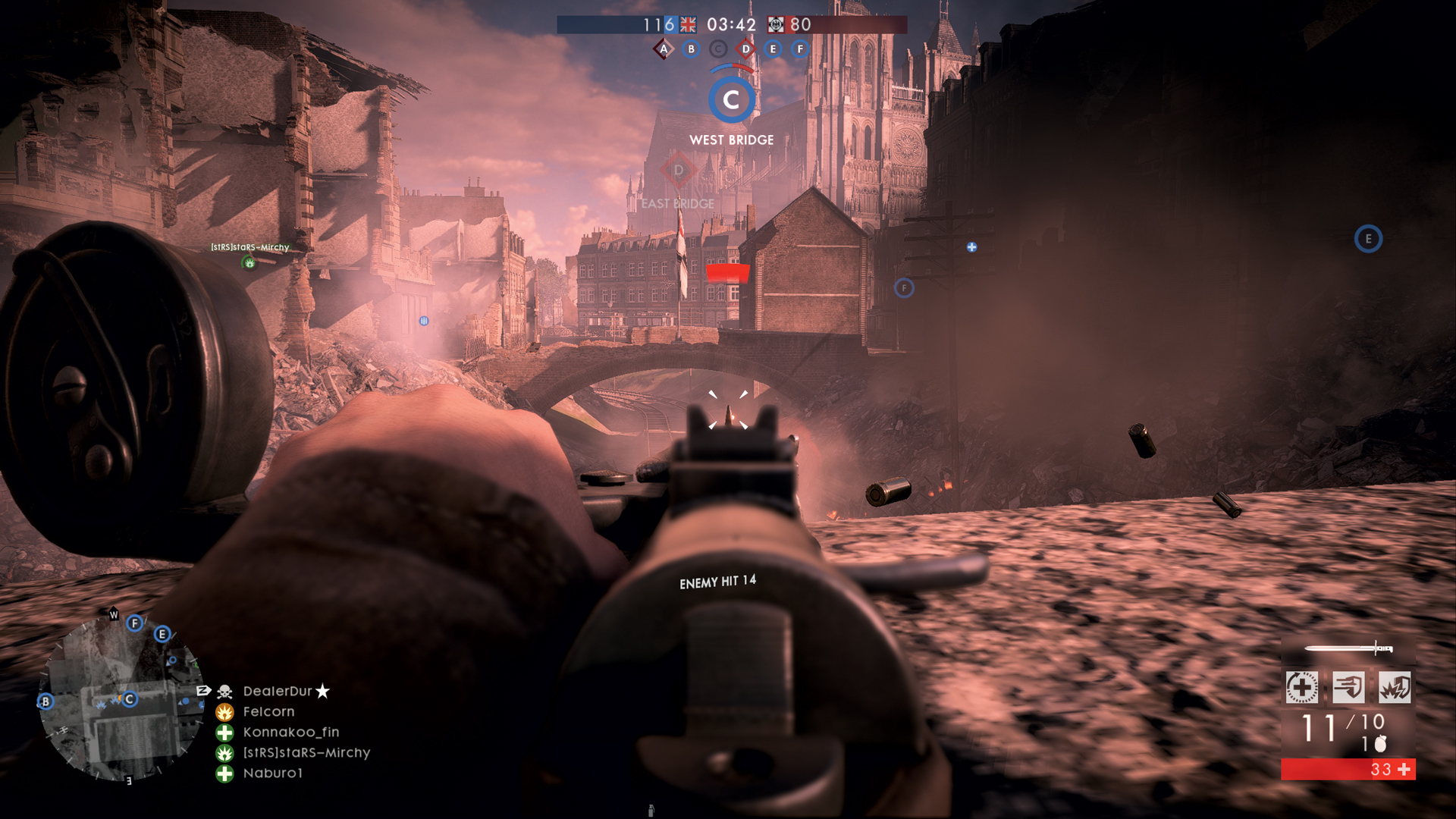Select greyed objective C in the flag row
Screen dimensions: 1456x819
click(718, 49)
